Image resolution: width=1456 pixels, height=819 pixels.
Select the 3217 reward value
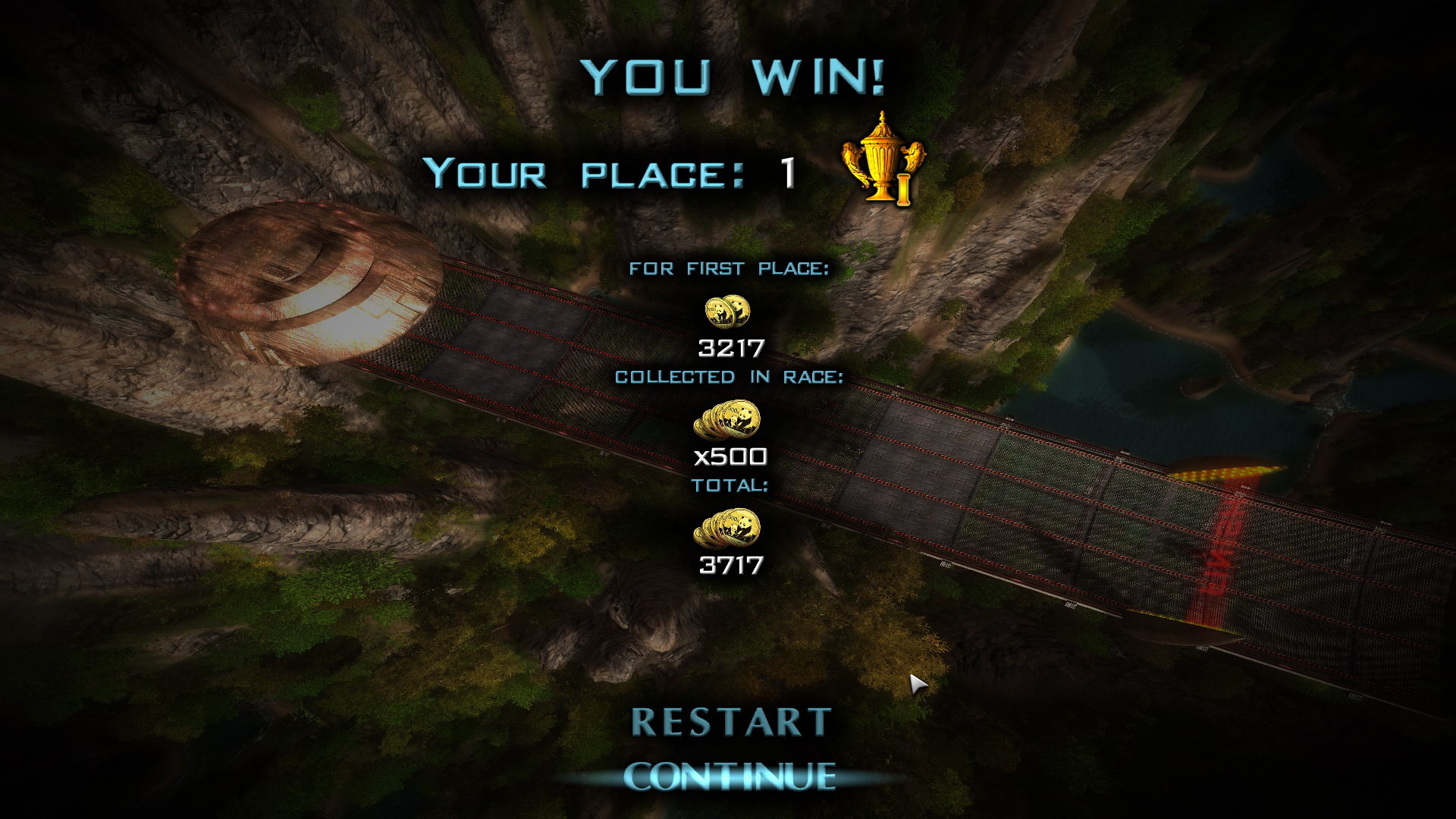pyautogui.click(x=730, y=350)
